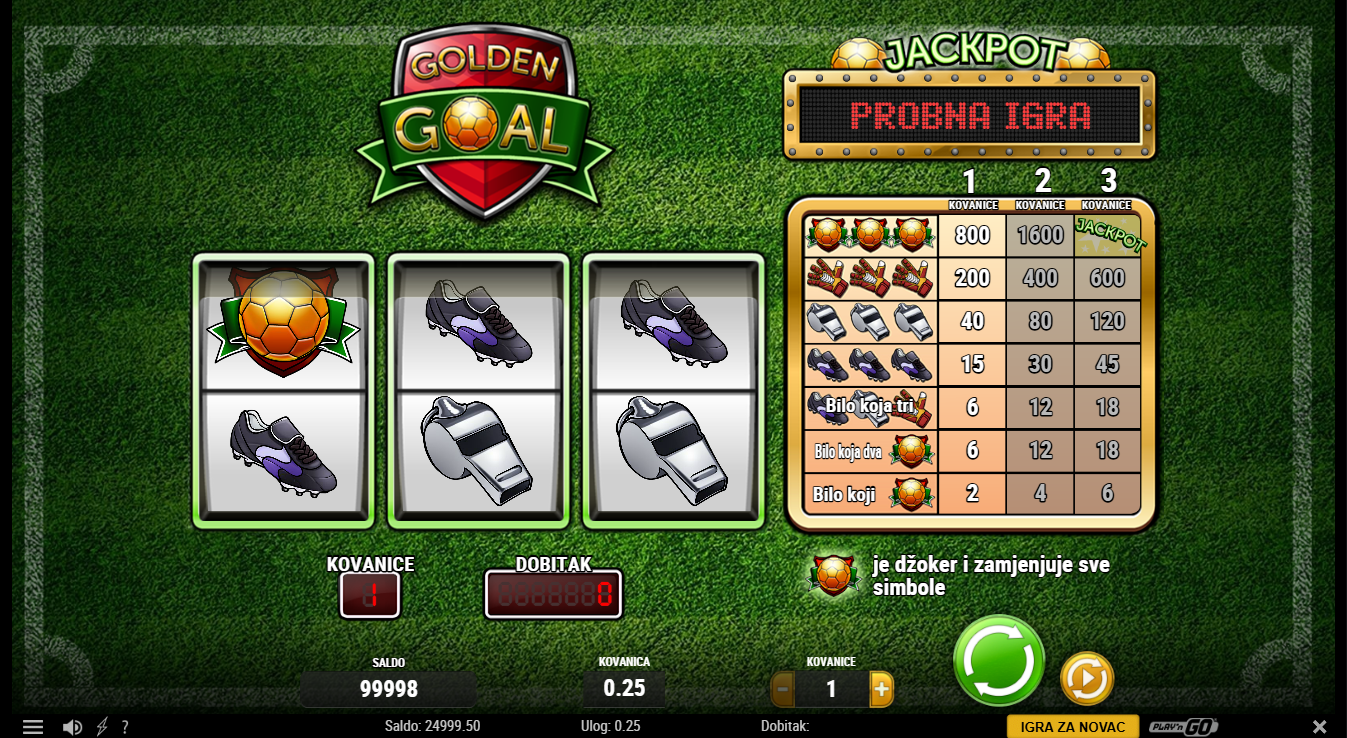Toggle fast play lightning icon
Viewport: 1347px width, 738px height.
click(102, 727)
